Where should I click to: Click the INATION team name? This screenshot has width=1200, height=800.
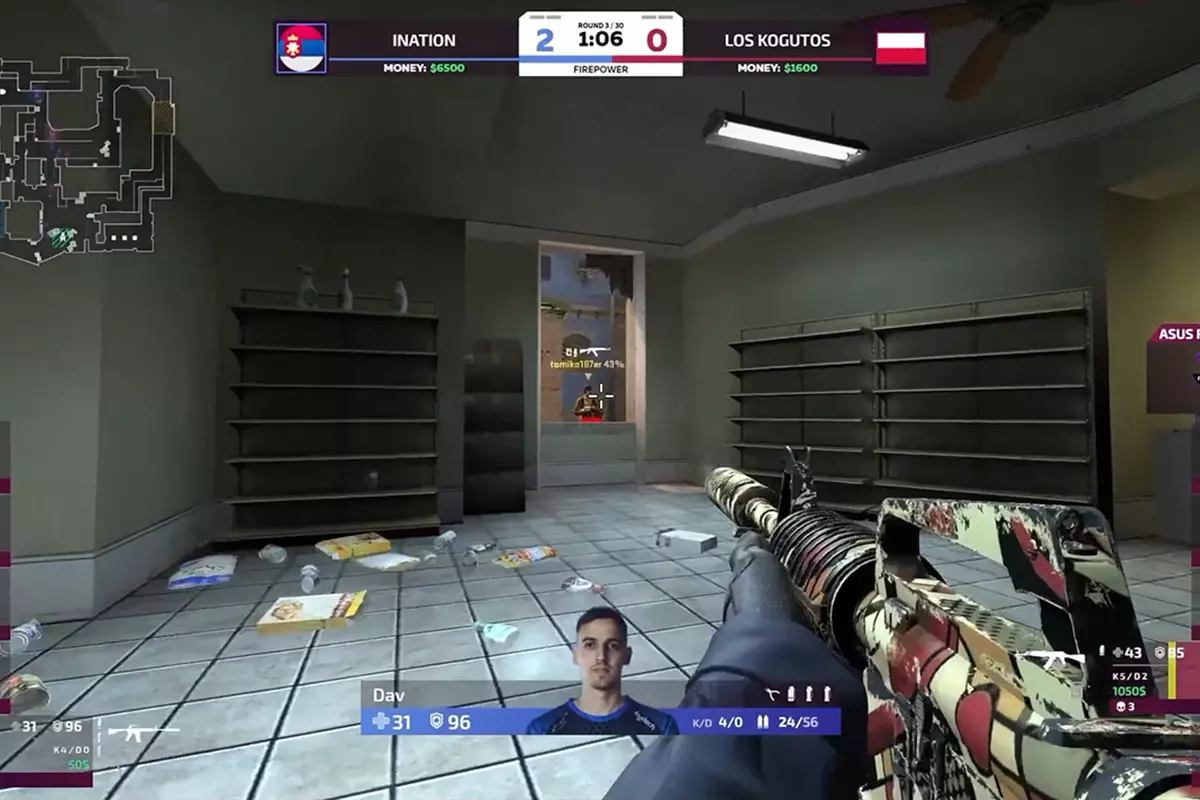click(424, 41)
